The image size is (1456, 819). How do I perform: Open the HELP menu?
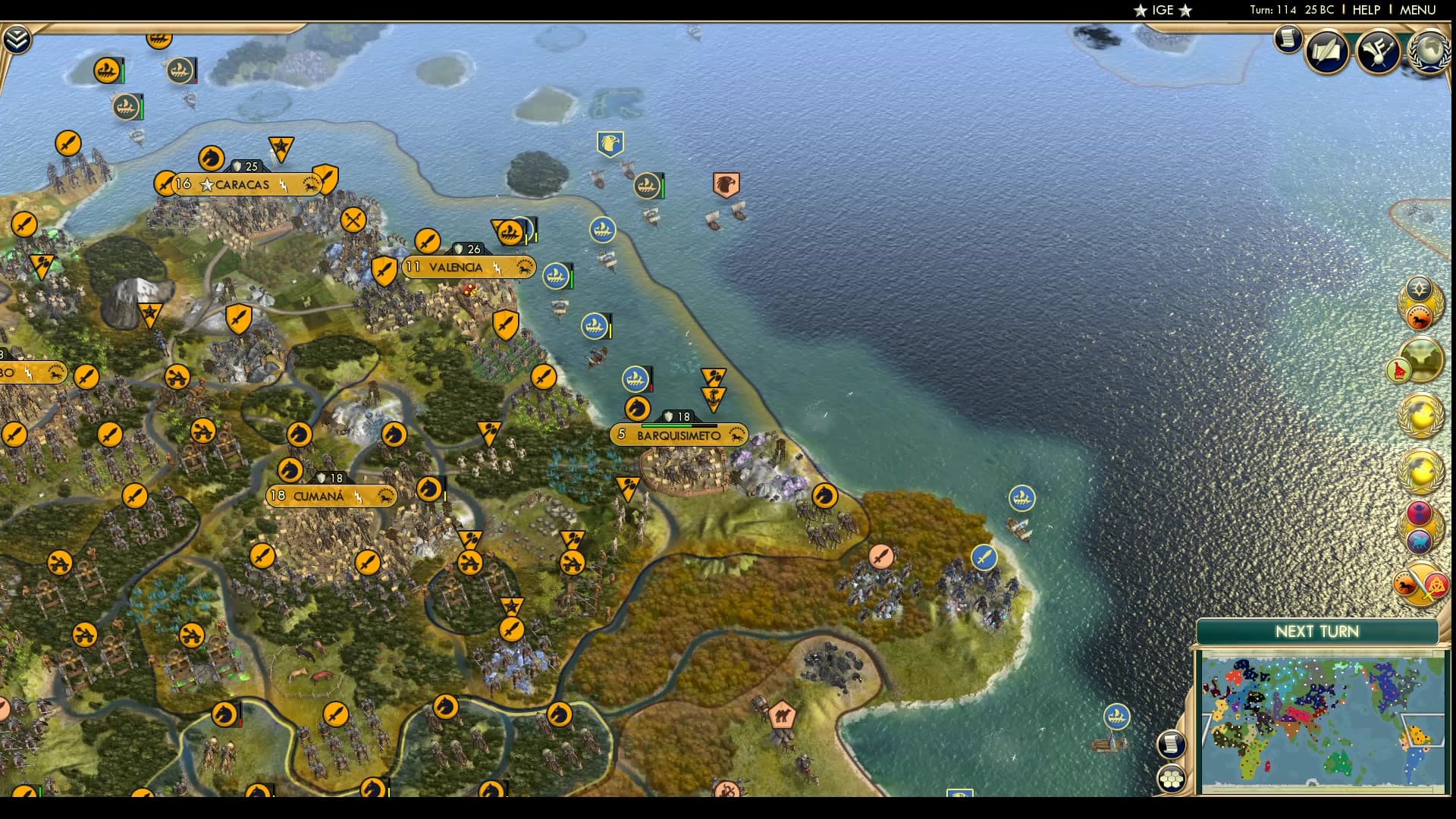click(x=1365, y=10)
